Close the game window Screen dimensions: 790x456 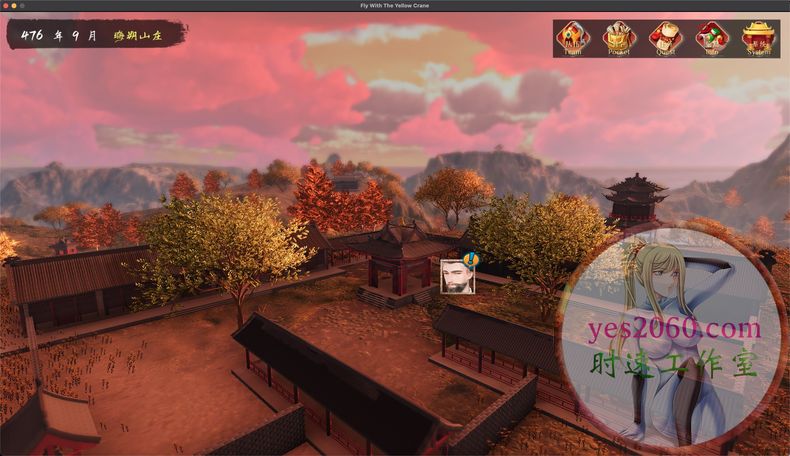pos(7,6)
